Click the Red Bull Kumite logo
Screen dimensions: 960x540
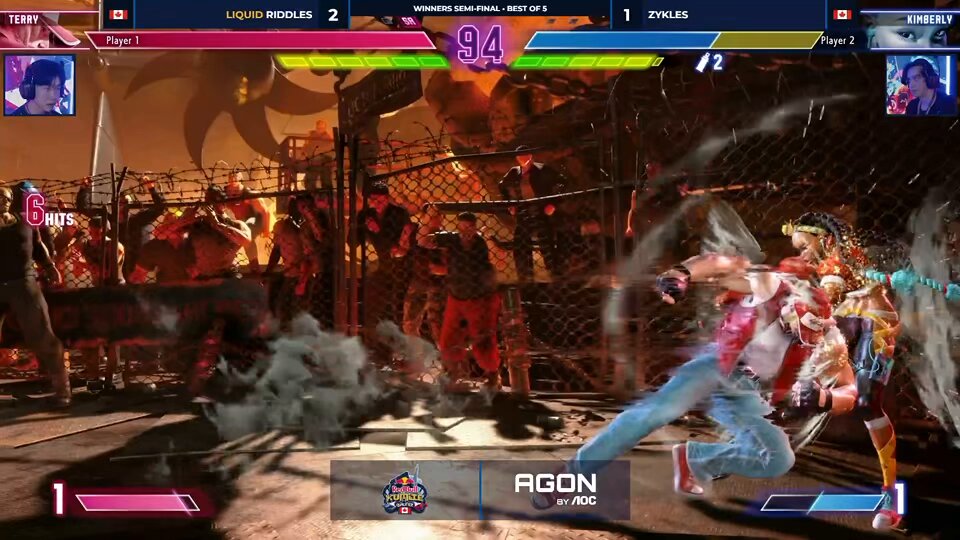(x=405, y=490)
